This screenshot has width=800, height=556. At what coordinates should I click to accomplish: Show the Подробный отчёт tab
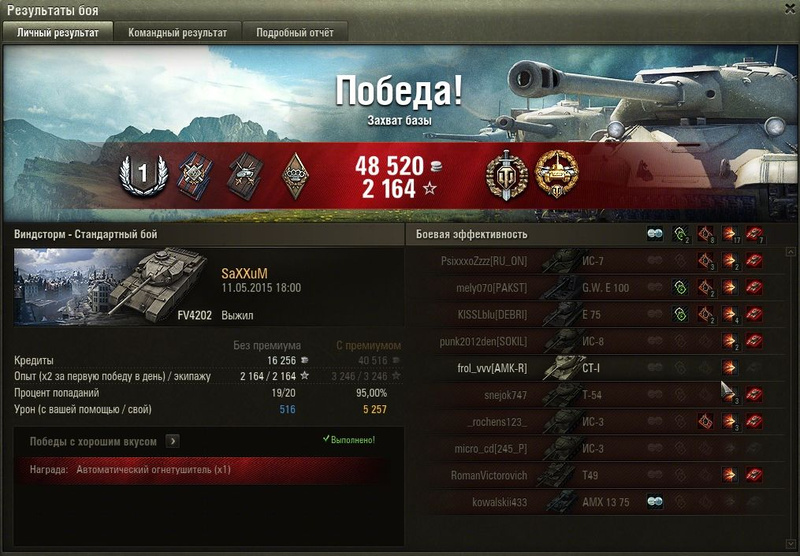tap(294, 32)
